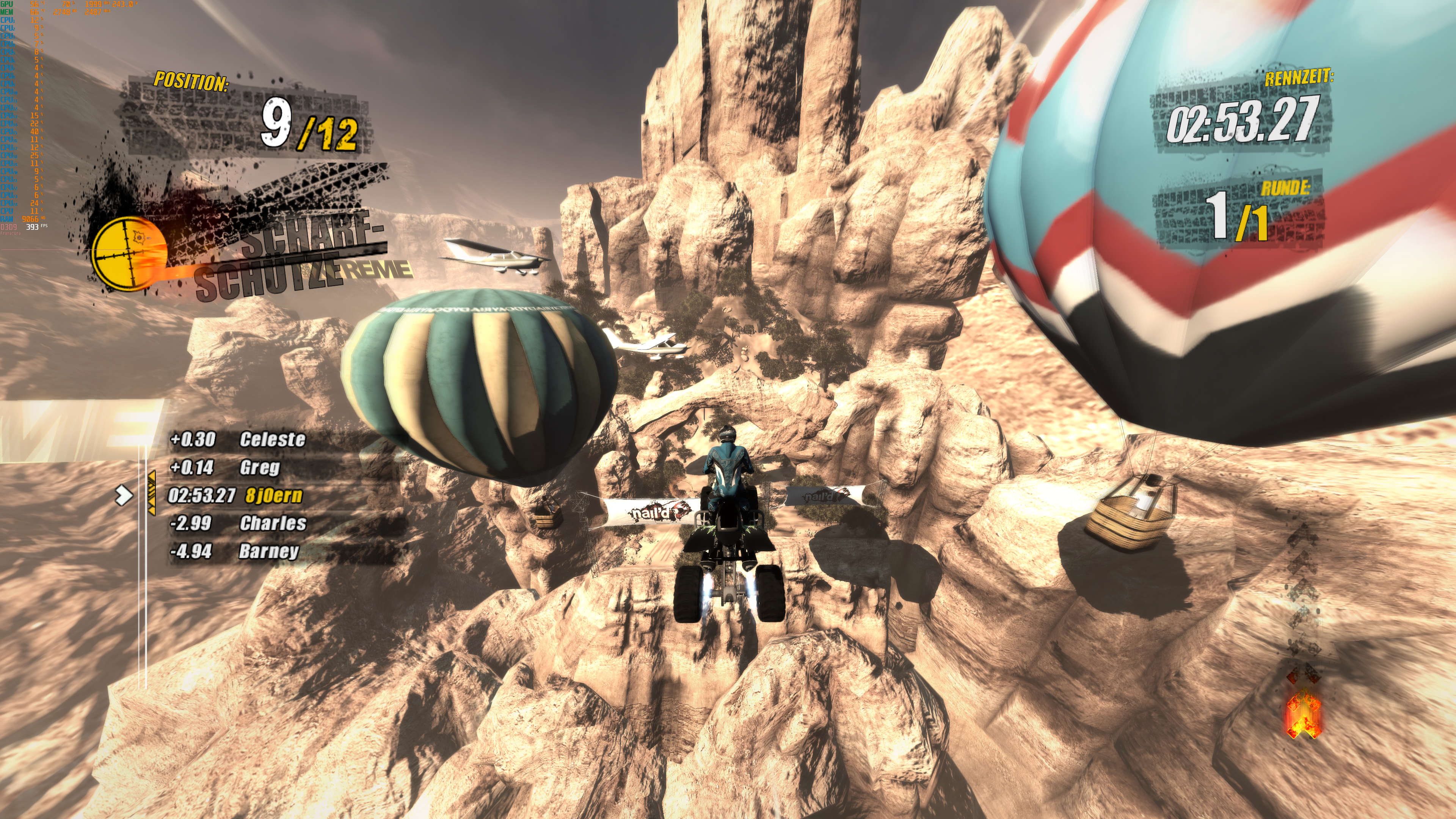Select Celeste in the standings list

coord(272,439)
